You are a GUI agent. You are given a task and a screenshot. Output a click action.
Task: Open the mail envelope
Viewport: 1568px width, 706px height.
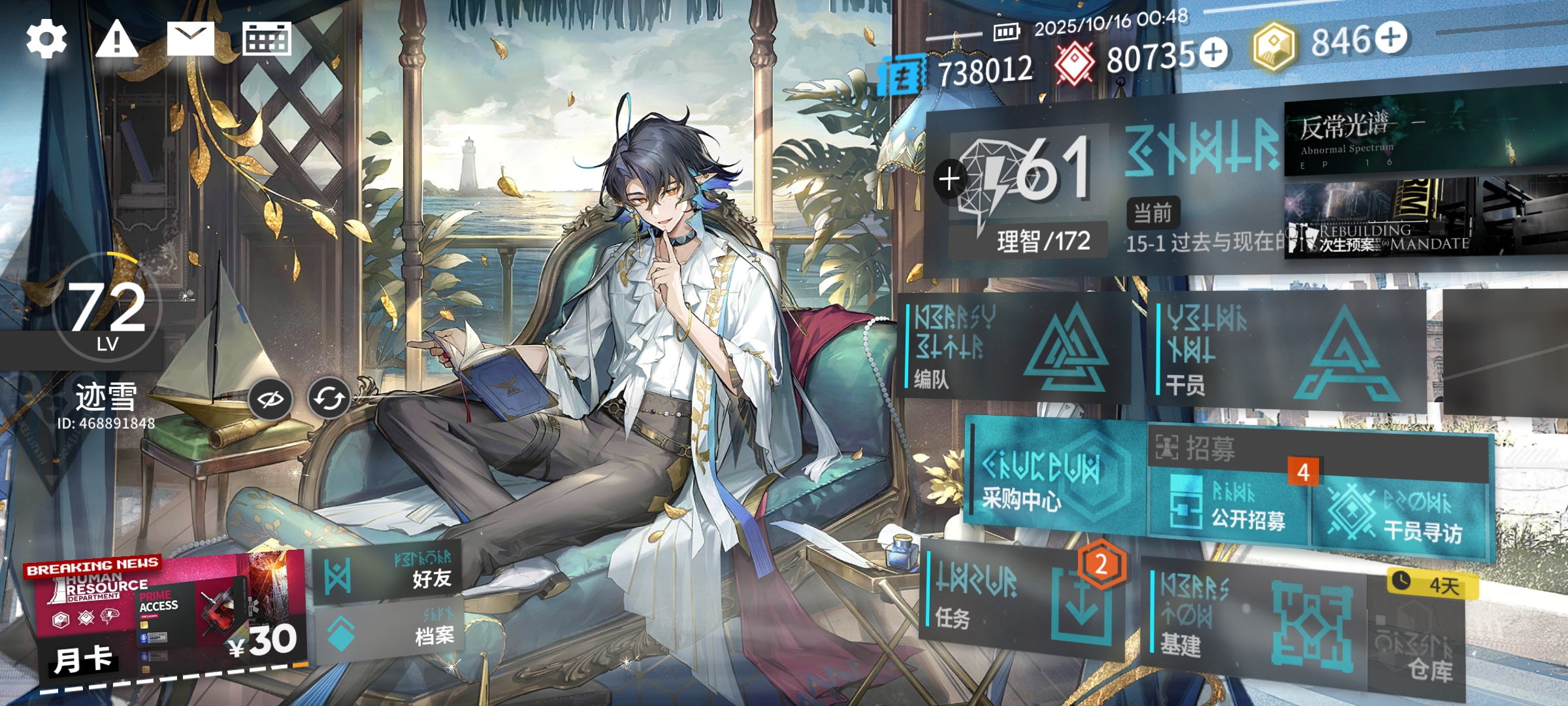click(x=190, y=39)
